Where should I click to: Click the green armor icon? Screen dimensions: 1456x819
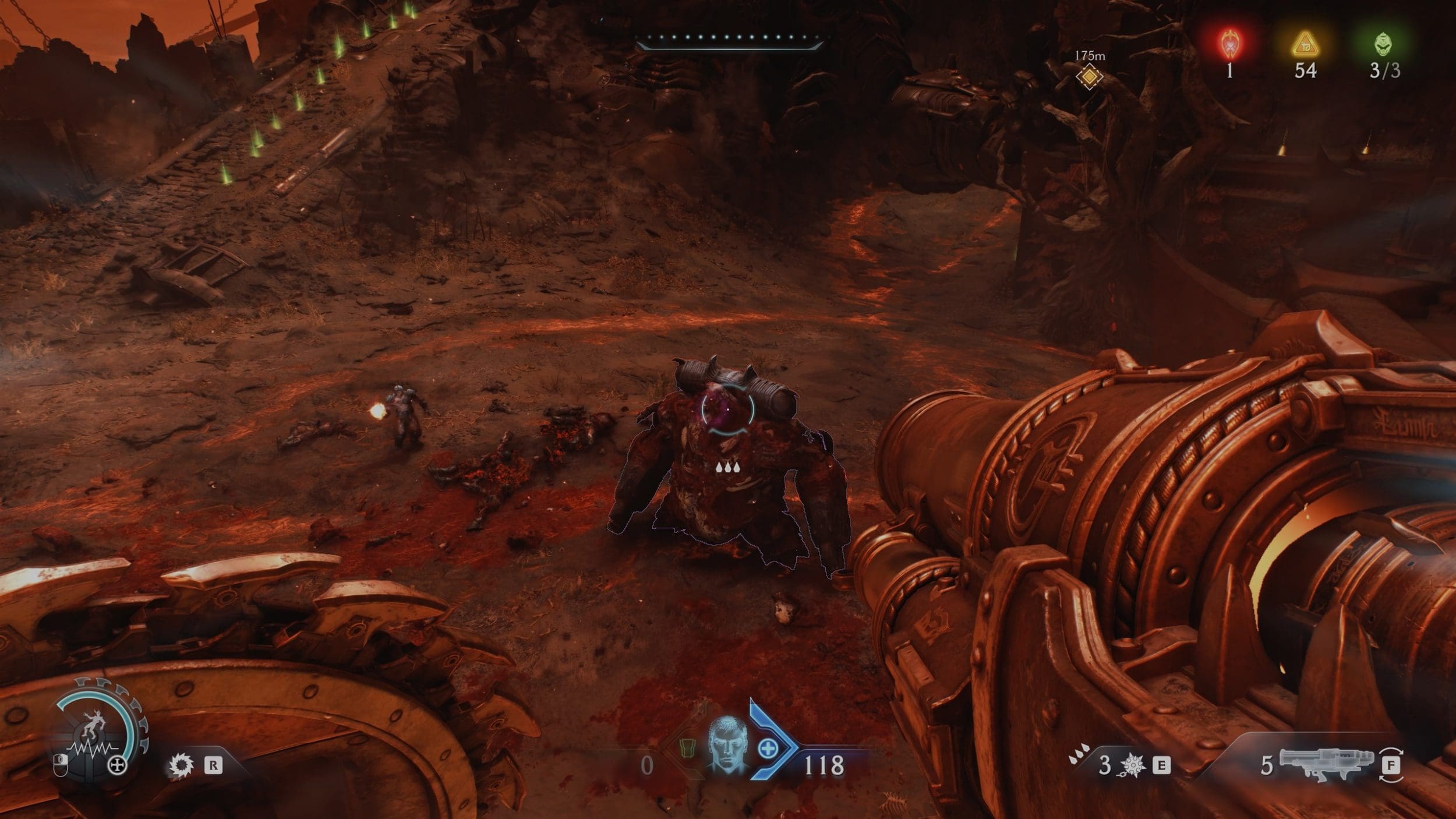pyautogui.click(x=688, y=747)
